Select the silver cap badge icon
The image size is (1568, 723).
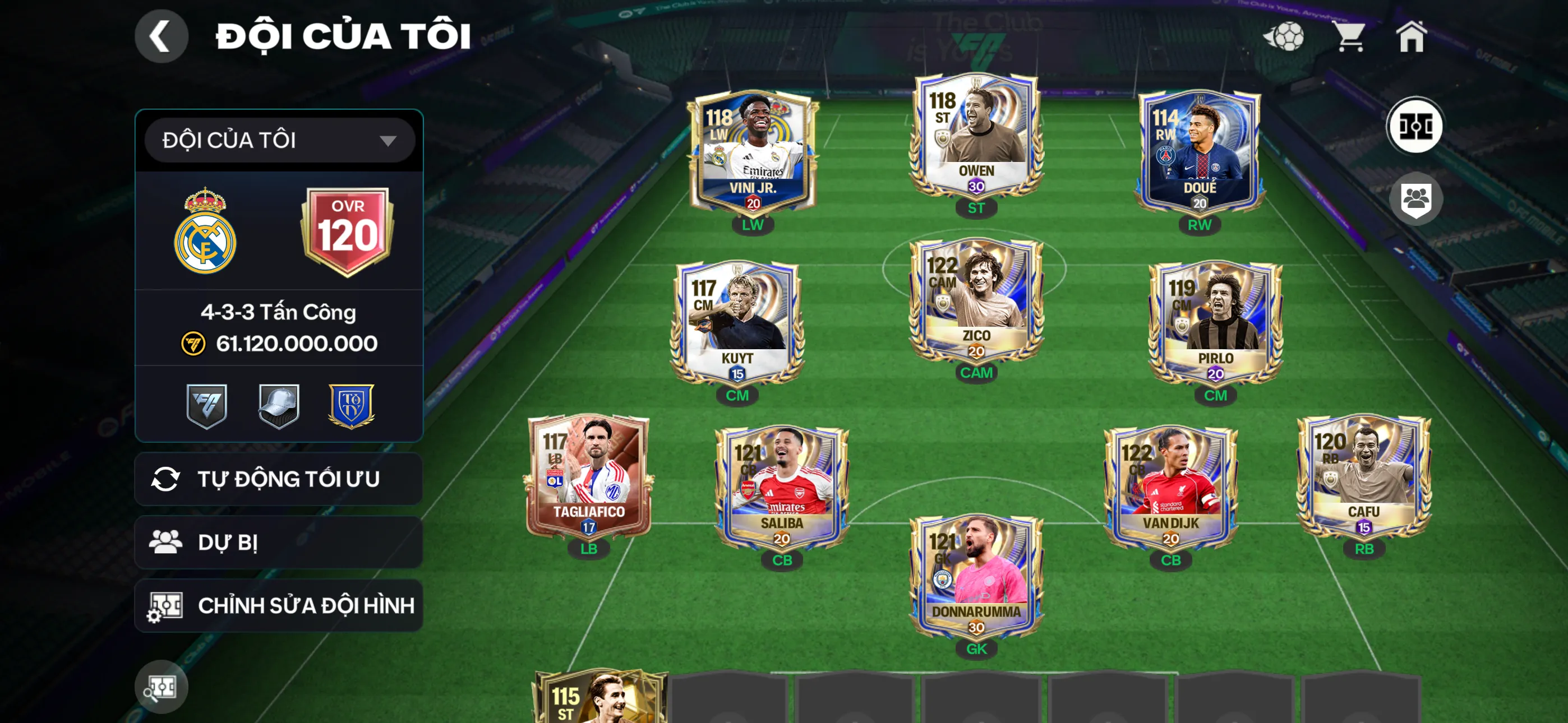[279, 406]
